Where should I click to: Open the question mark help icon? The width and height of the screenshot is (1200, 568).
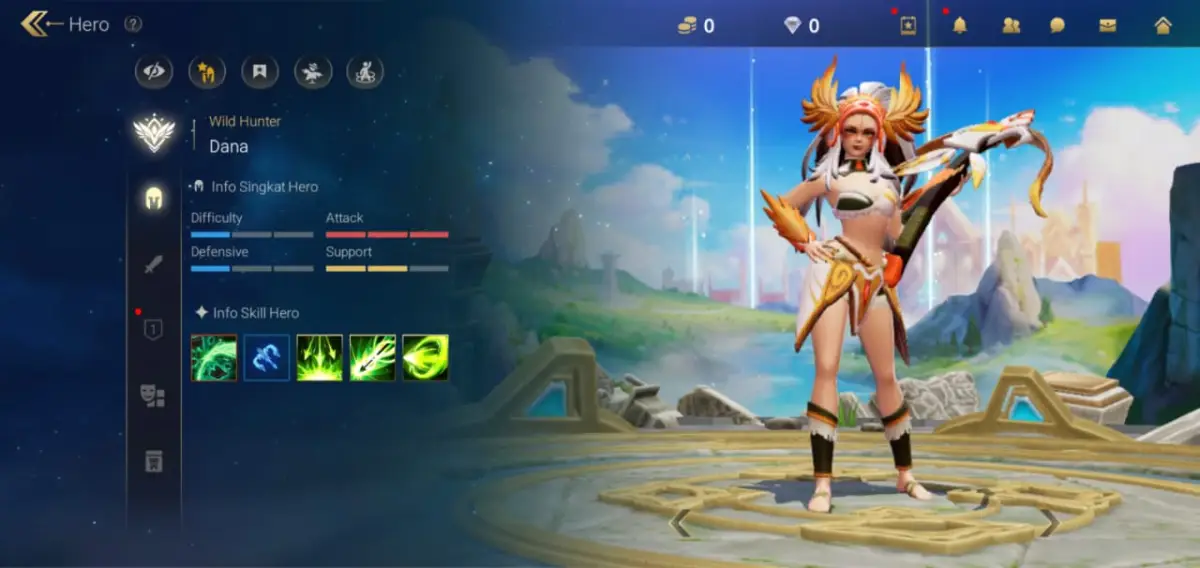pos(133,24)
